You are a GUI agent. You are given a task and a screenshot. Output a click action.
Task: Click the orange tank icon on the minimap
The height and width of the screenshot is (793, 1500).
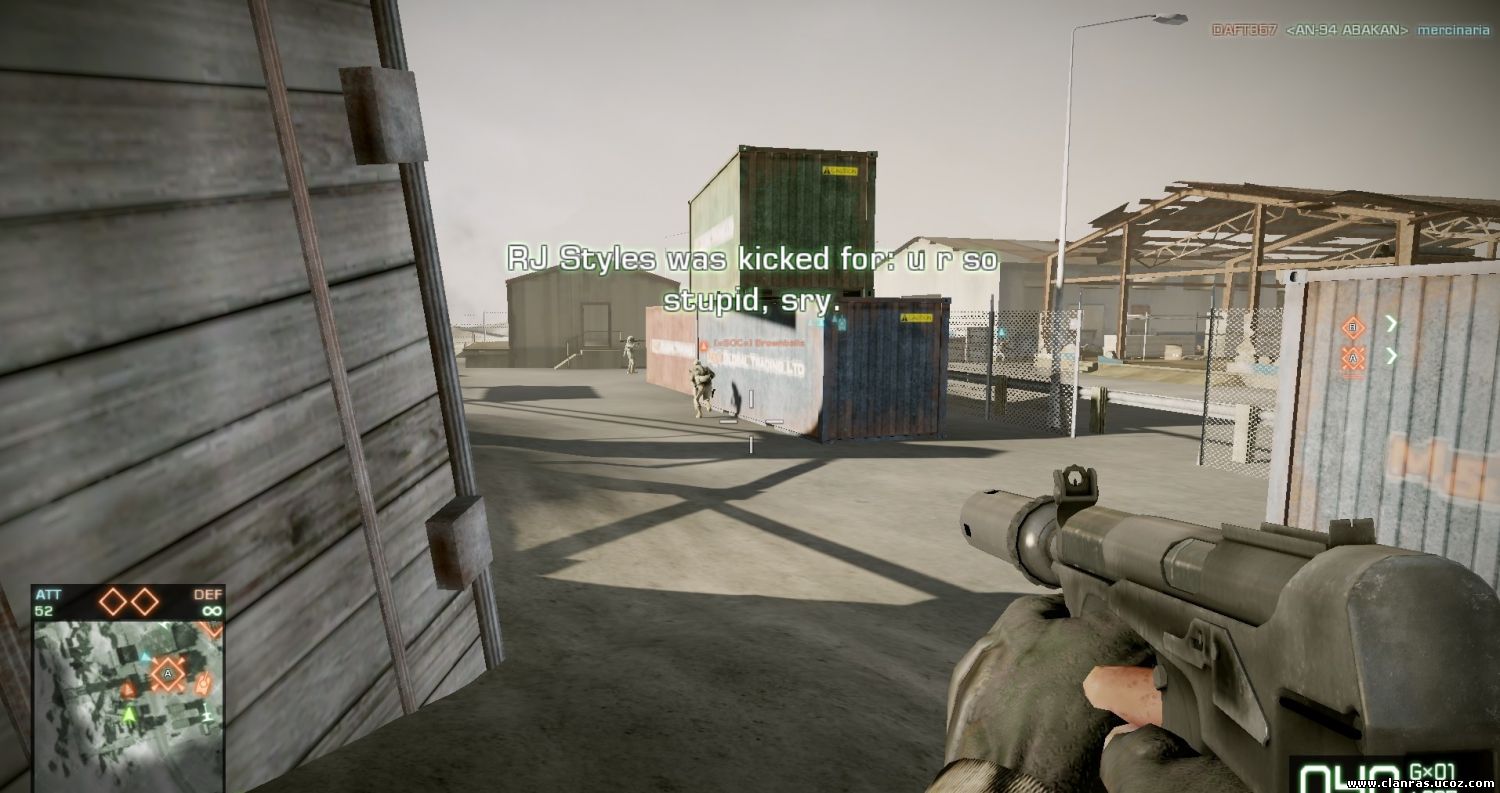(205, 684)
